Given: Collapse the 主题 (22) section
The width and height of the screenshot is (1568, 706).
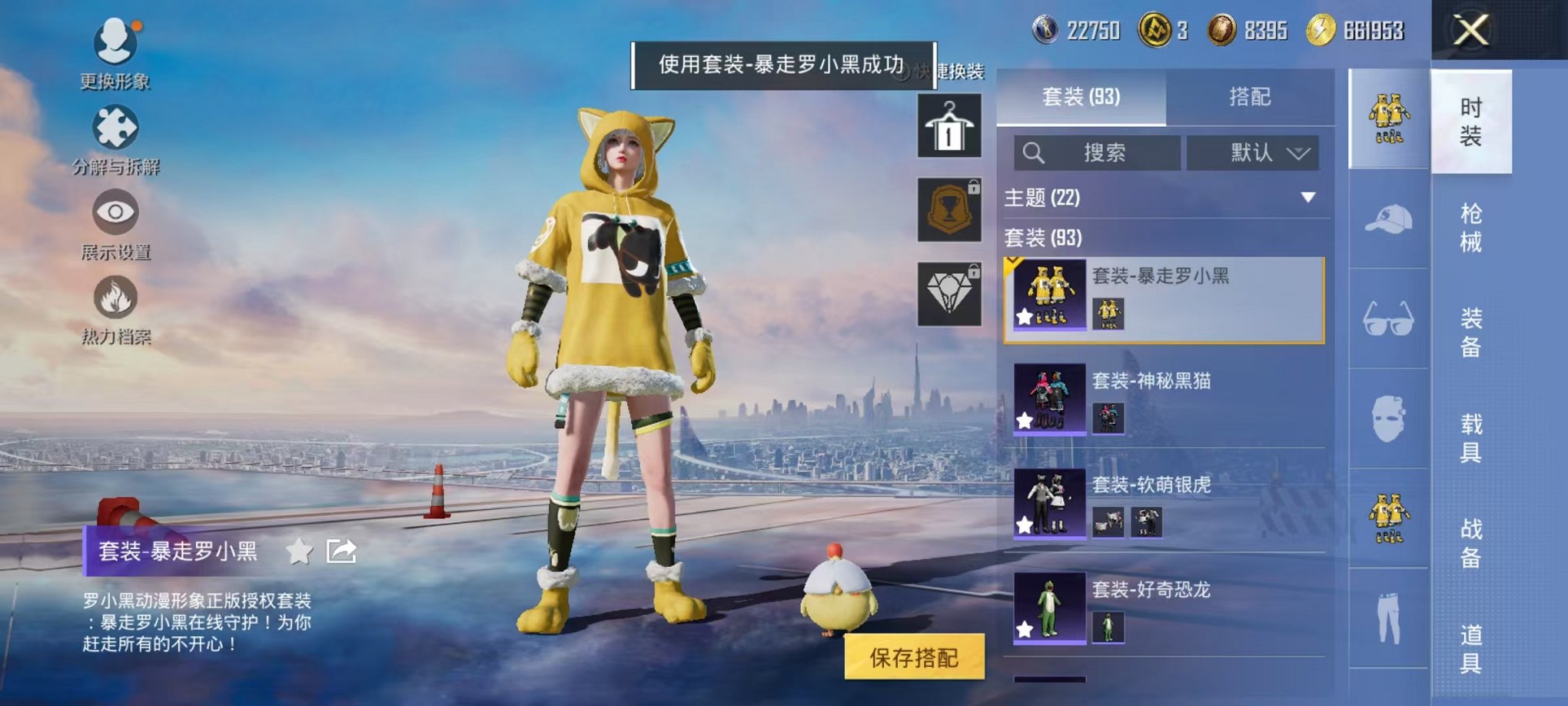Looking at the screenshot, I should pos(1308,197).
